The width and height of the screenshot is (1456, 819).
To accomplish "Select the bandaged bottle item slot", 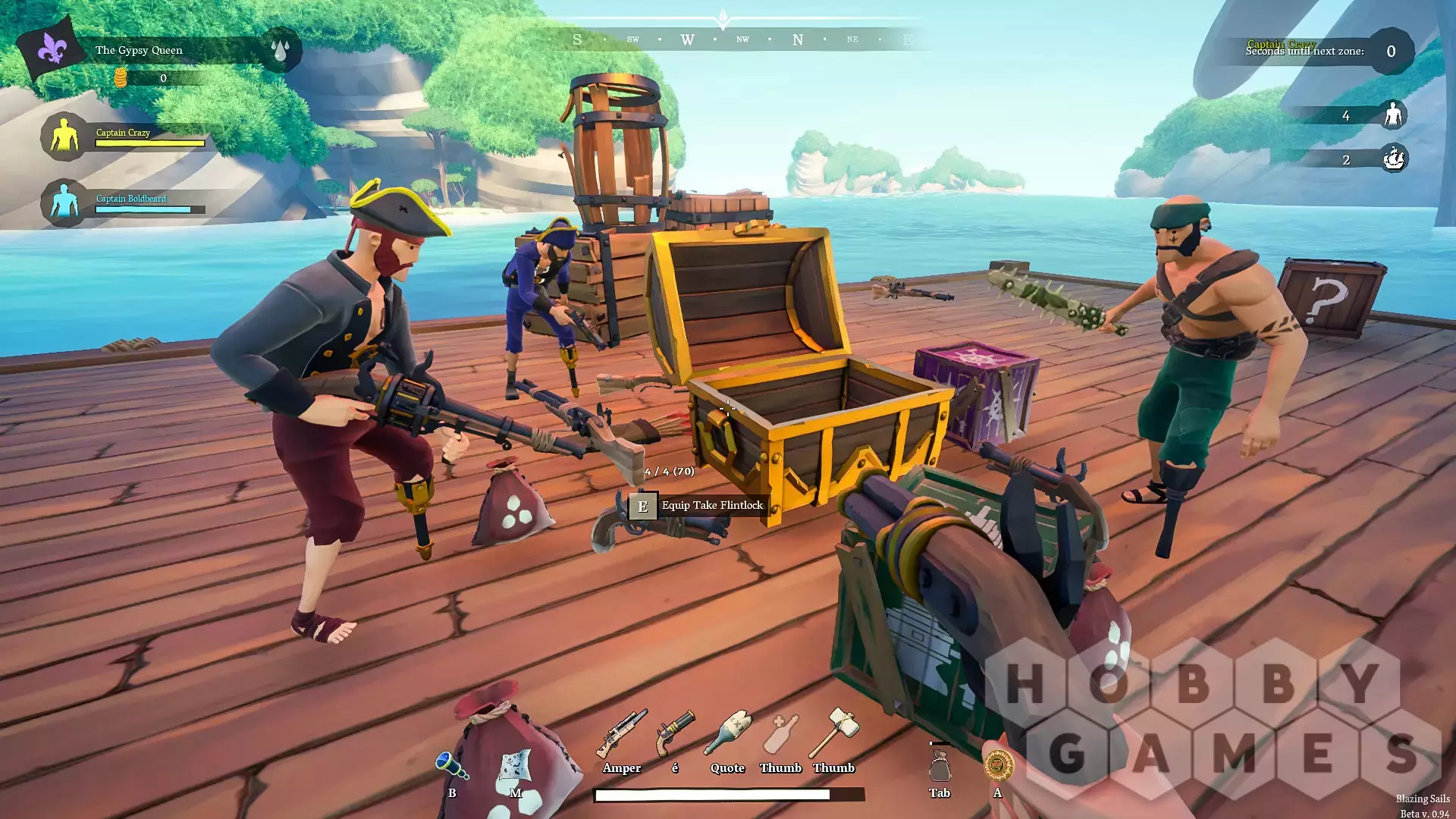I will tap(727, 734).
